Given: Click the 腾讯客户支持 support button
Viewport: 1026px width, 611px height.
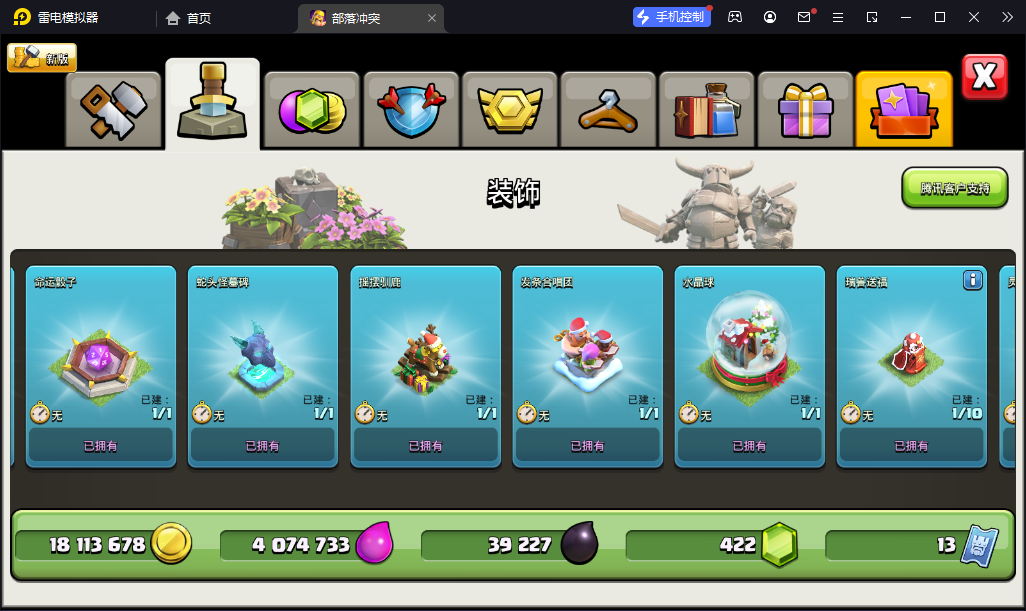Looking at the screenshot, I should coord(954,188).
